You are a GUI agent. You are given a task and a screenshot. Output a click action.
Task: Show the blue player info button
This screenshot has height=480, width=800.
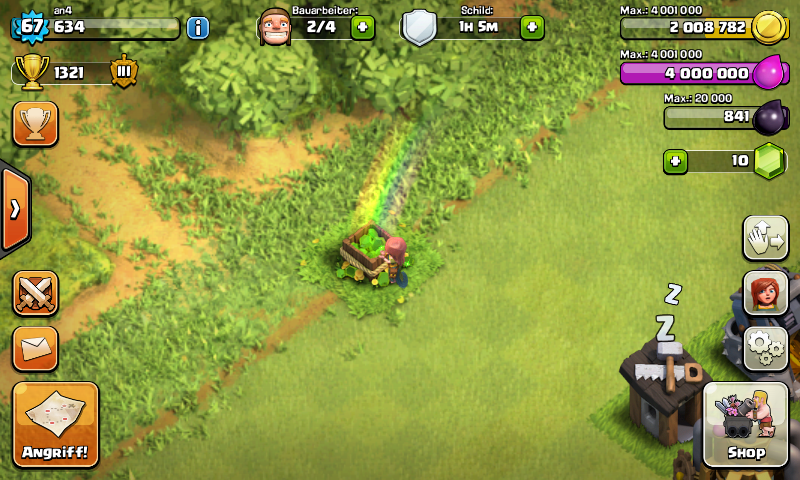point(198,27)
